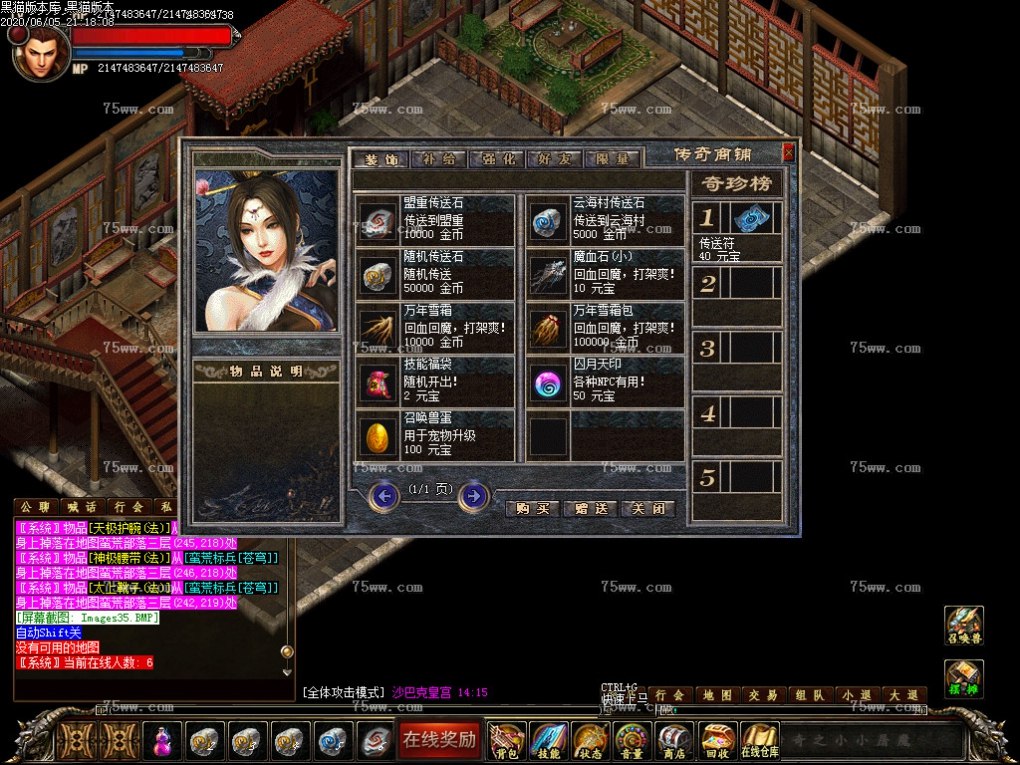Choose the 召唤兽蛋 golden egg item
This screenshot has height=765, width=1020.
[x=435, y=435]
